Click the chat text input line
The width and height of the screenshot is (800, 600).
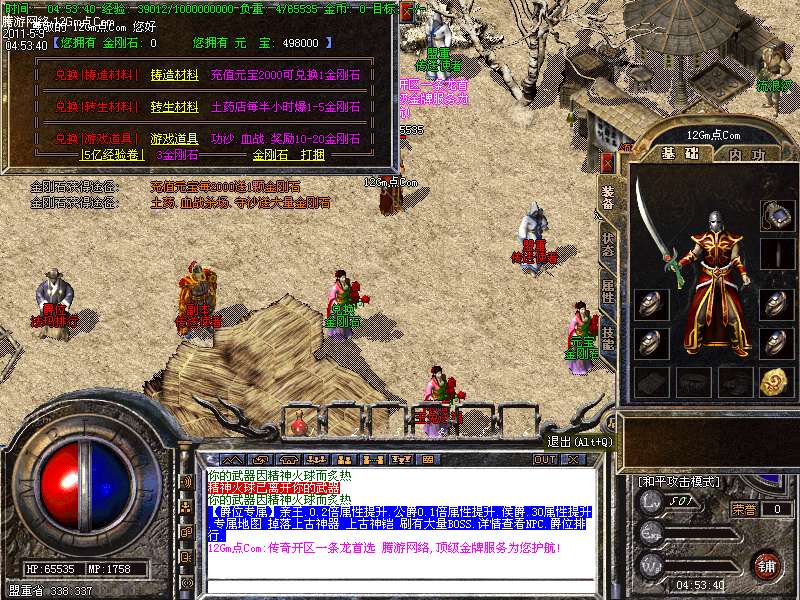tap(400, 586)
